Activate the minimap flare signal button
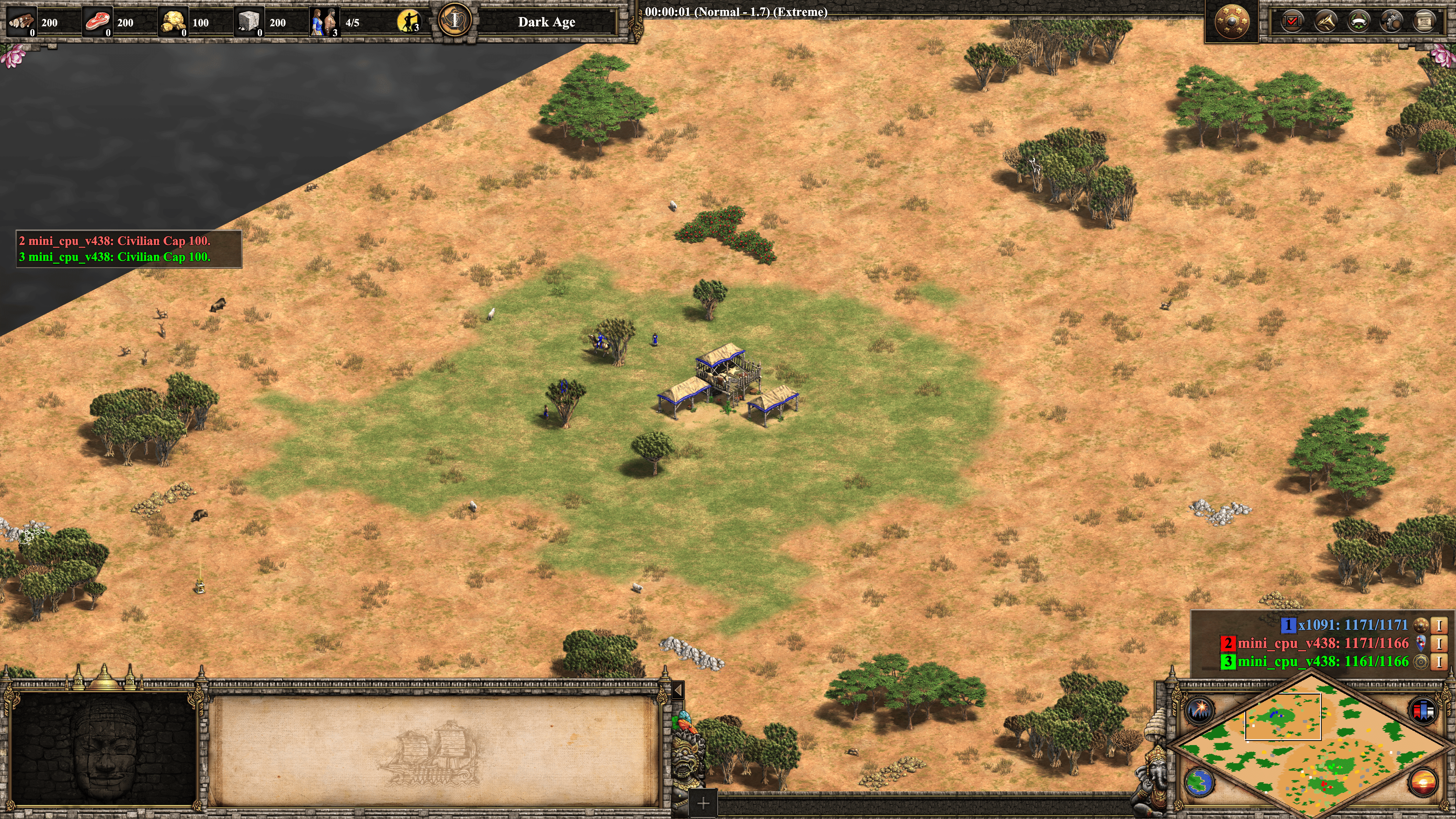1456x819 pixels. click(x=1199, y=710)
